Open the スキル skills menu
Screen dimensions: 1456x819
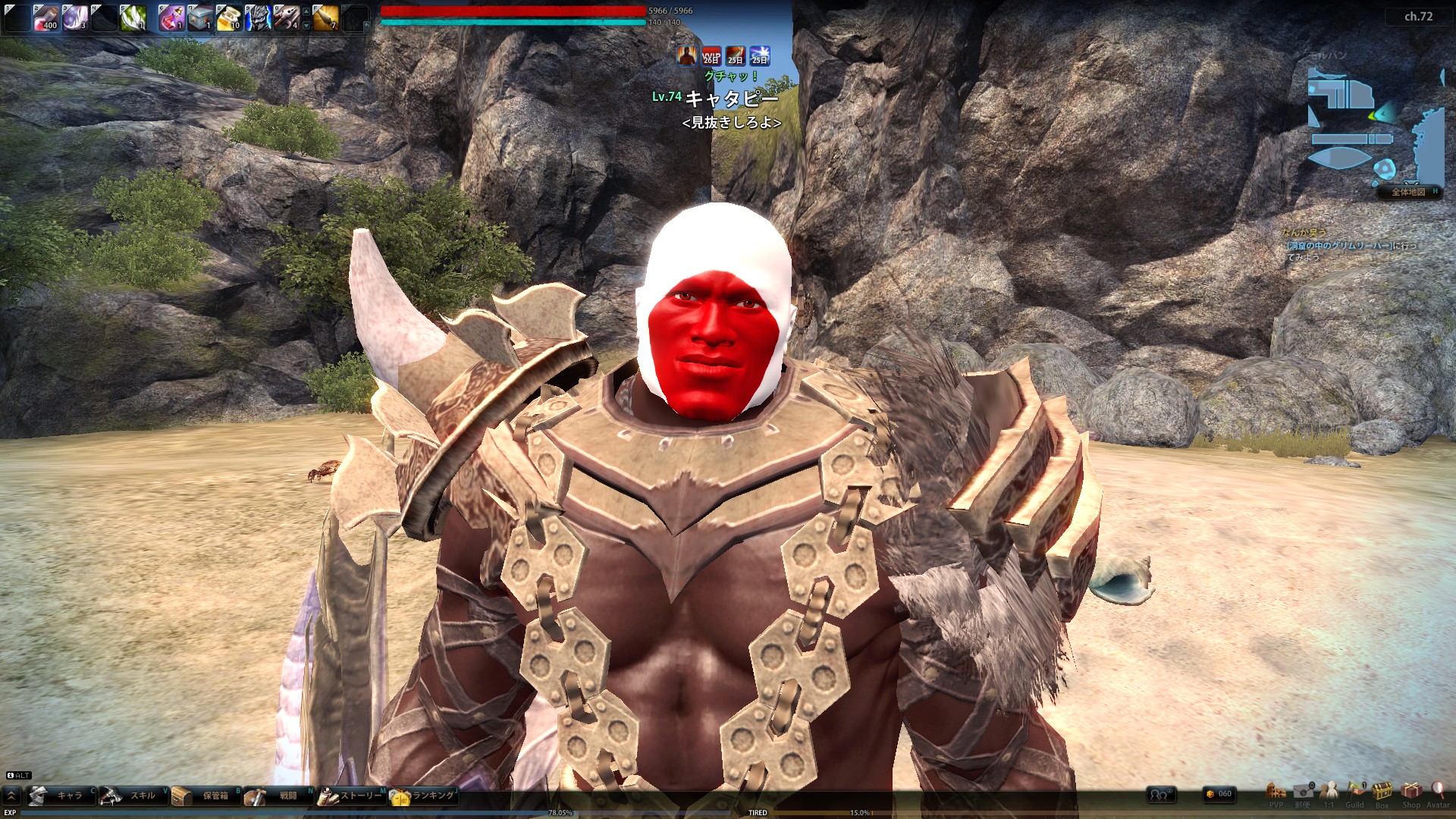point(133,795)
